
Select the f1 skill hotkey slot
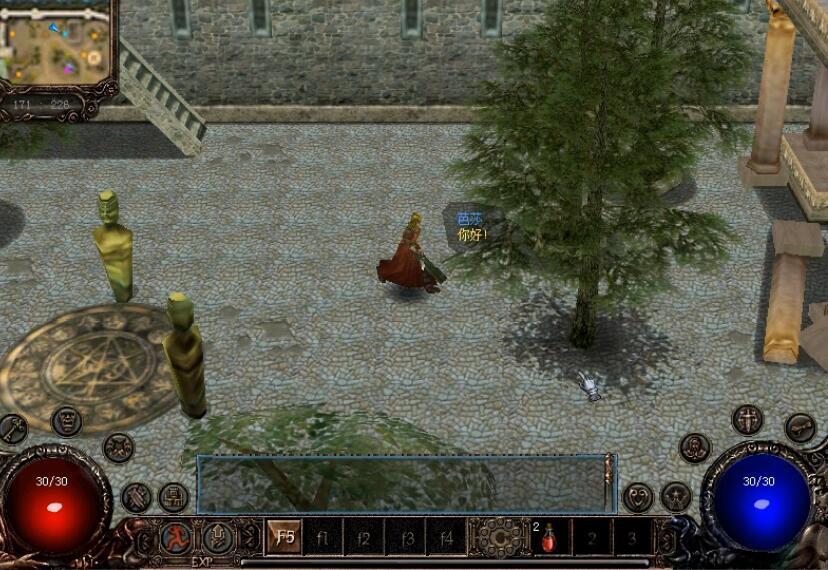pyautogui.click(x=324, y=537)
